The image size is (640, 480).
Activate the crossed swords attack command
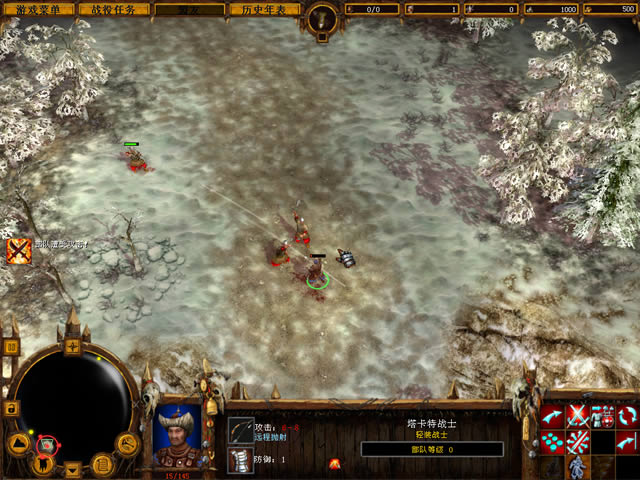click(x=578, y=416)
